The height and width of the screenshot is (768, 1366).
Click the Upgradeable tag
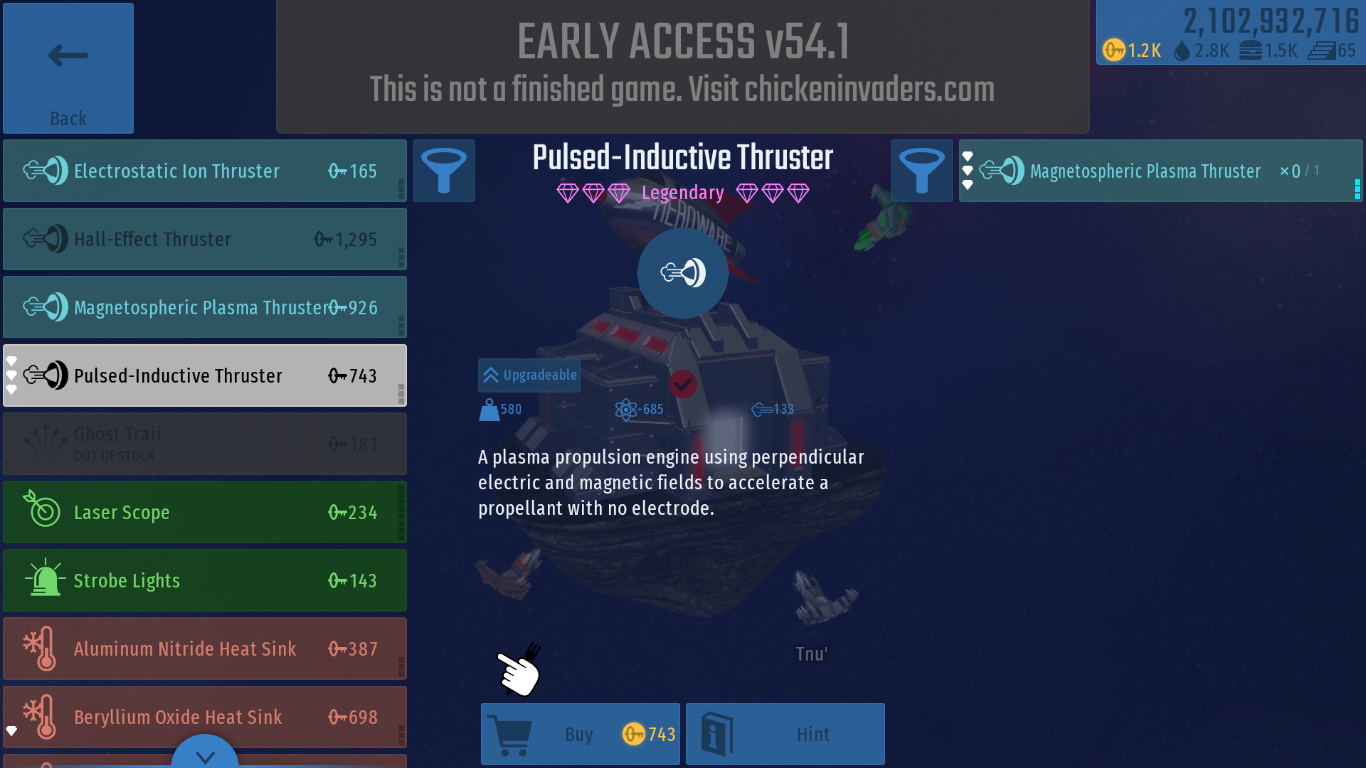click(x=529, y=375)
